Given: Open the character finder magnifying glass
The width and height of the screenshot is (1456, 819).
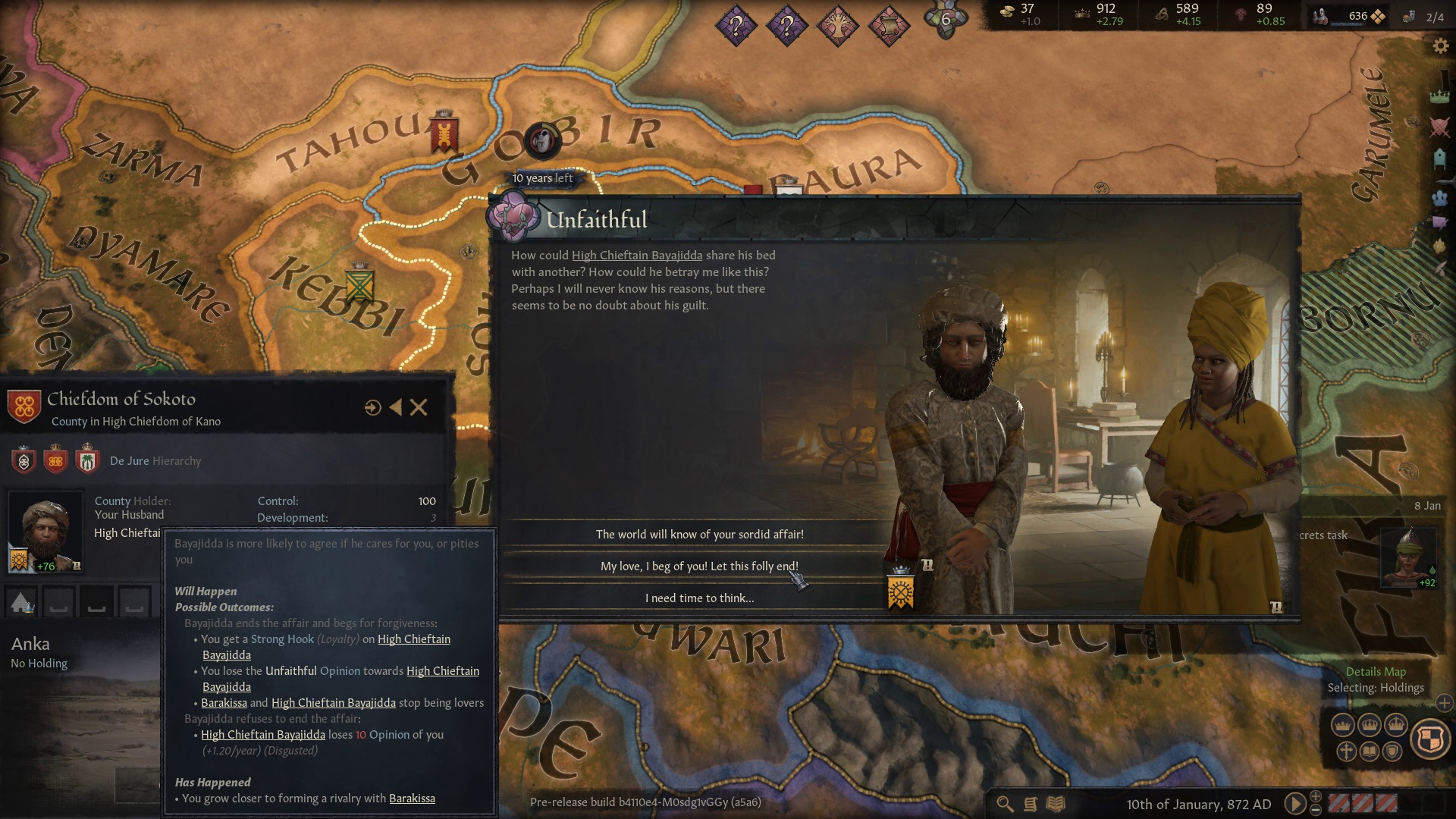Looking at the screenshot, I should 1004,802.
